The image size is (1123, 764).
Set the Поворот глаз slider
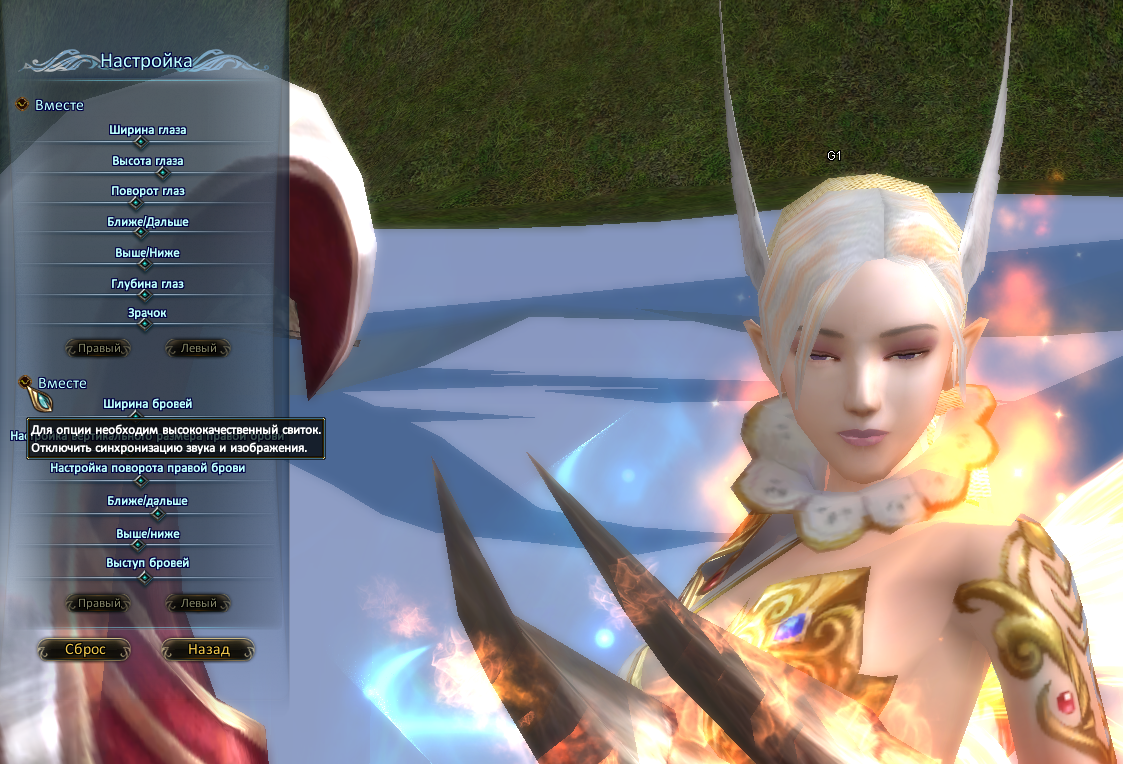(137, 203)
